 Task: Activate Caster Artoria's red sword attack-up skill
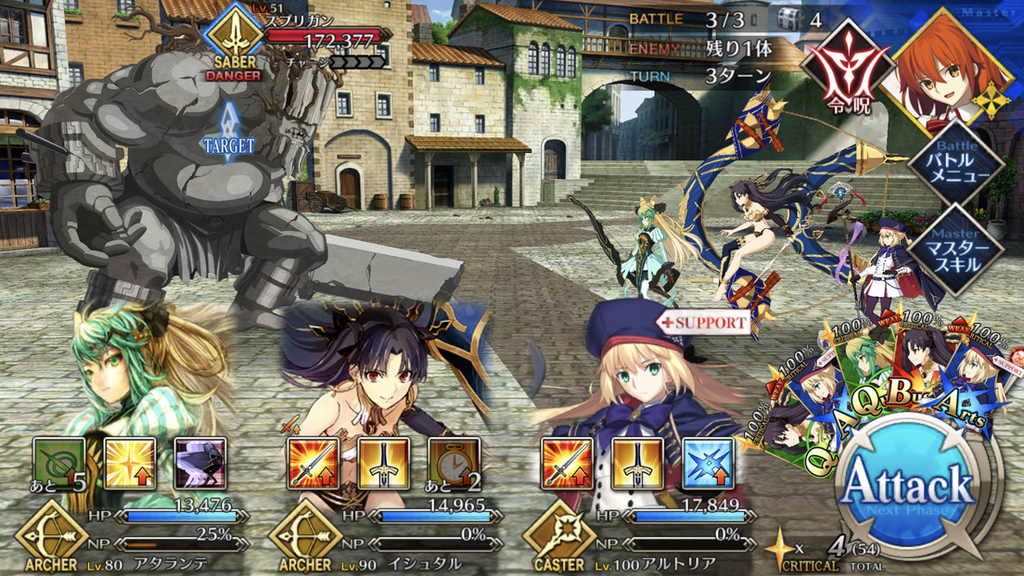pyautogui.click(x=567, y=462)
